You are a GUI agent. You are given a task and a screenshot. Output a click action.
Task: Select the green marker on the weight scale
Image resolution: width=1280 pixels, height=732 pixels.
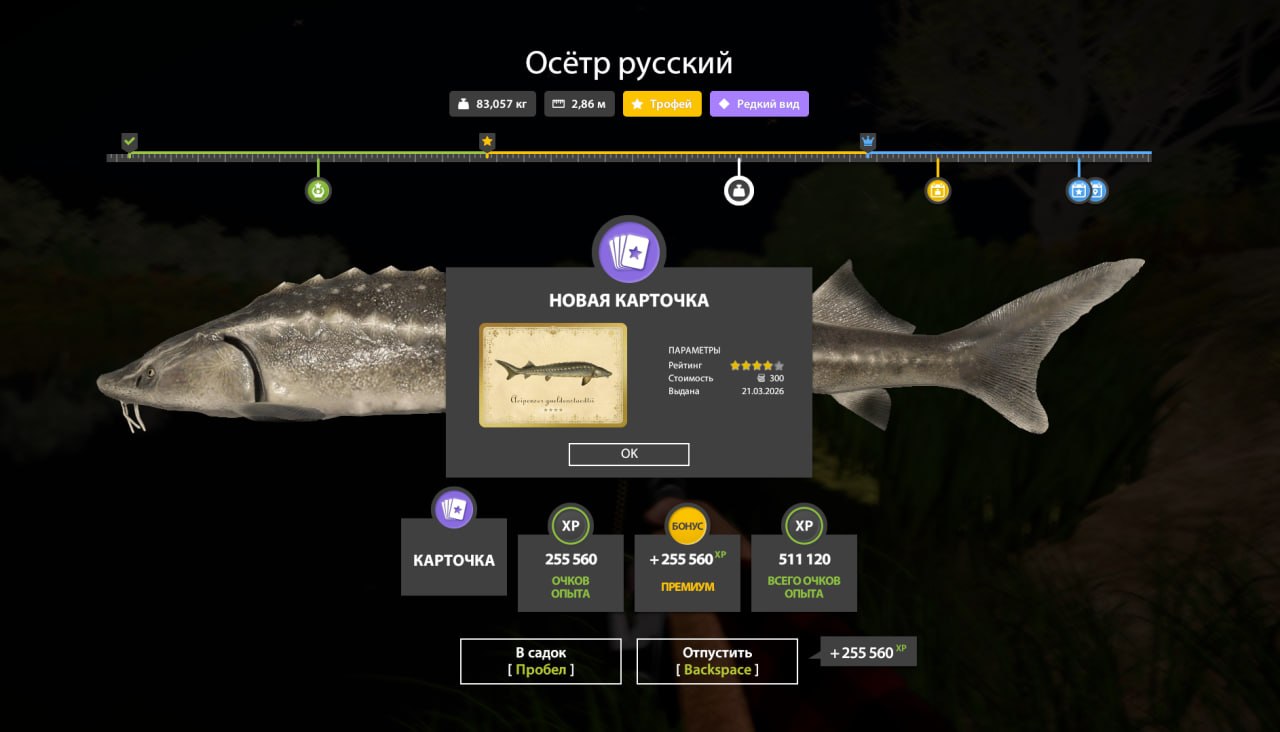(x=318, y=190)
